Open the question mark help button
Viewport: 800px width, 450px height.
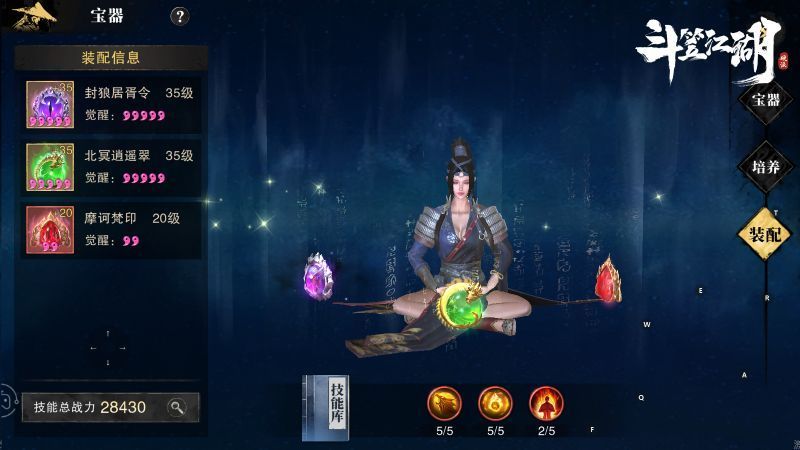[x=179, y=16]
